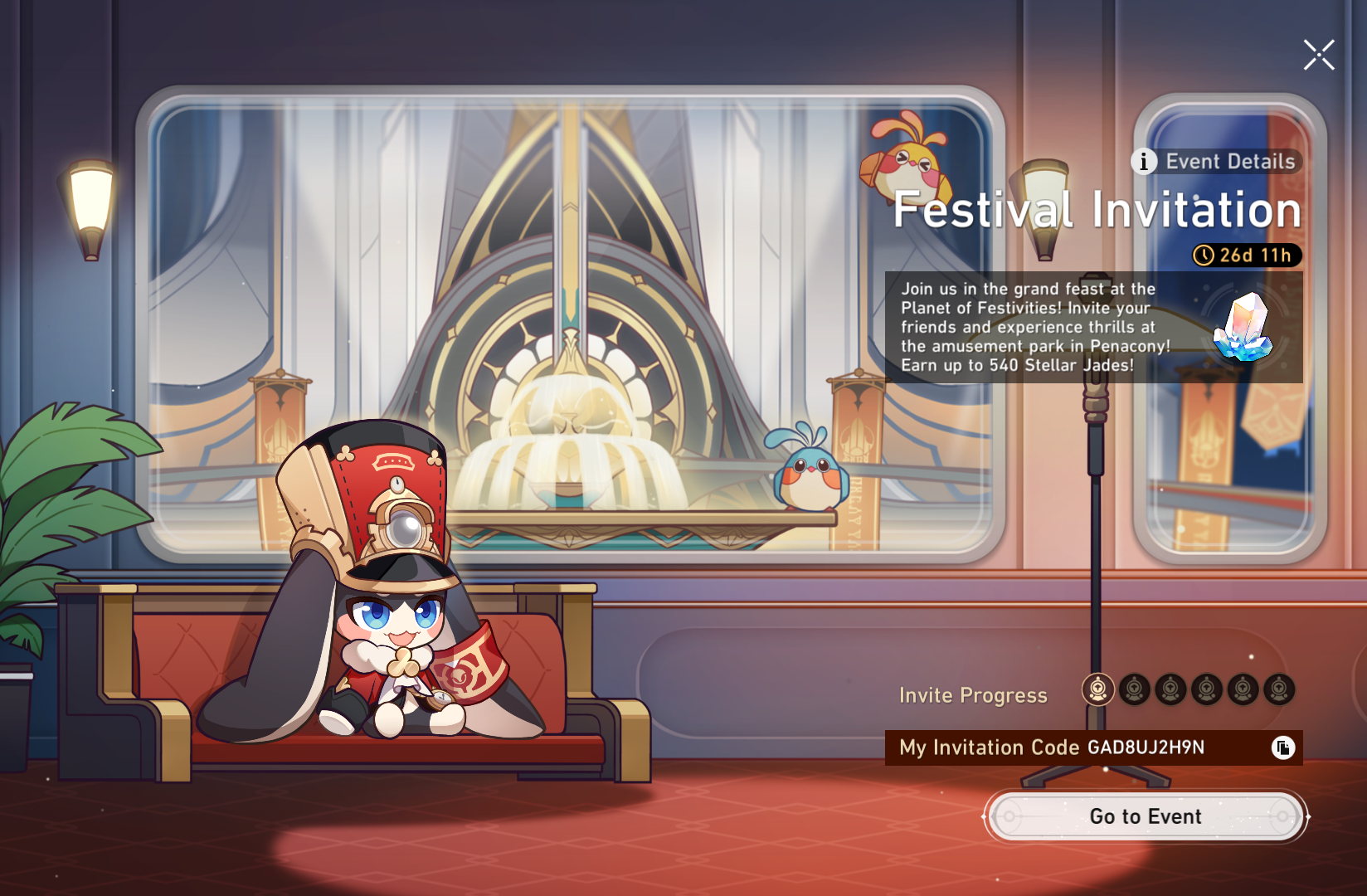Screen dimensions: 1367x896
Task: Toggle the fourth invite progress node
Action: (1205, 689)
